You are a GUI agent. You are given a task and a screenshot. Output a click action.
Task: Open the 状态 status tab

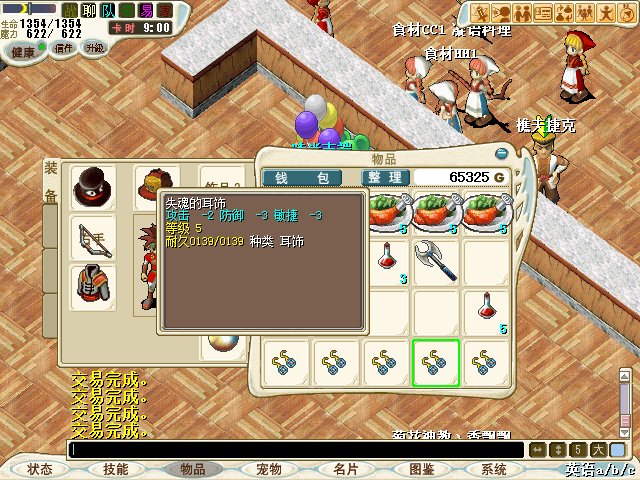40,469
